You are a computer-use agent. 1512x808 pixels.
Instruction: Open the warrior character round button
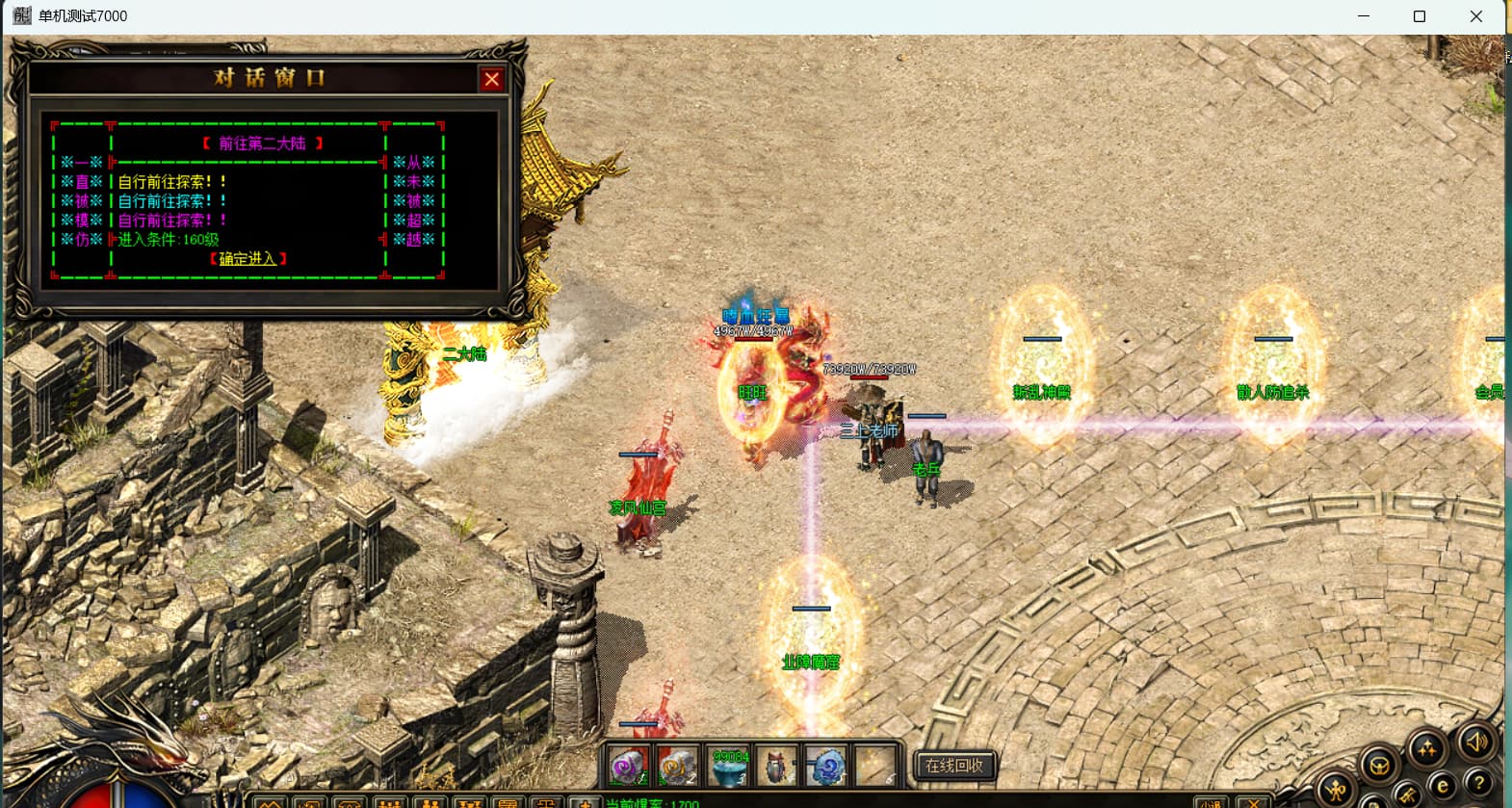(1336, 790)
